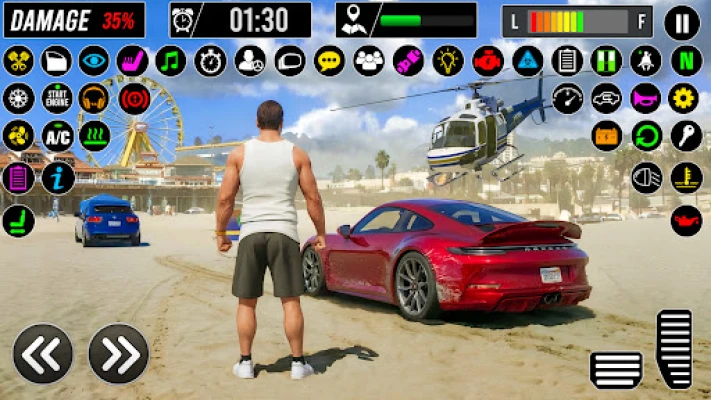Image resolution: width=711 pixels, height=400 pixels.
Task: Click the yellow chat bubble icon
Action: tap(329, 61)
